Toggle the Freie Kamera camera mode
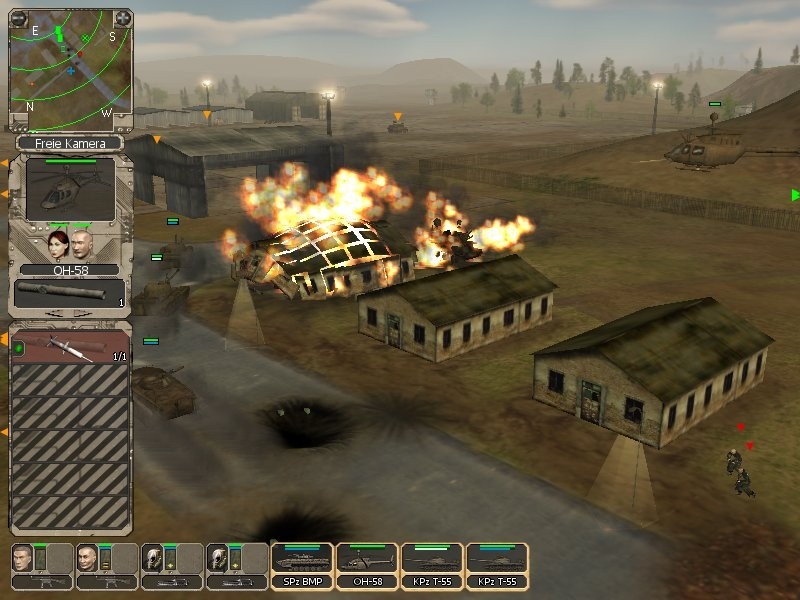 pos(69,144)
